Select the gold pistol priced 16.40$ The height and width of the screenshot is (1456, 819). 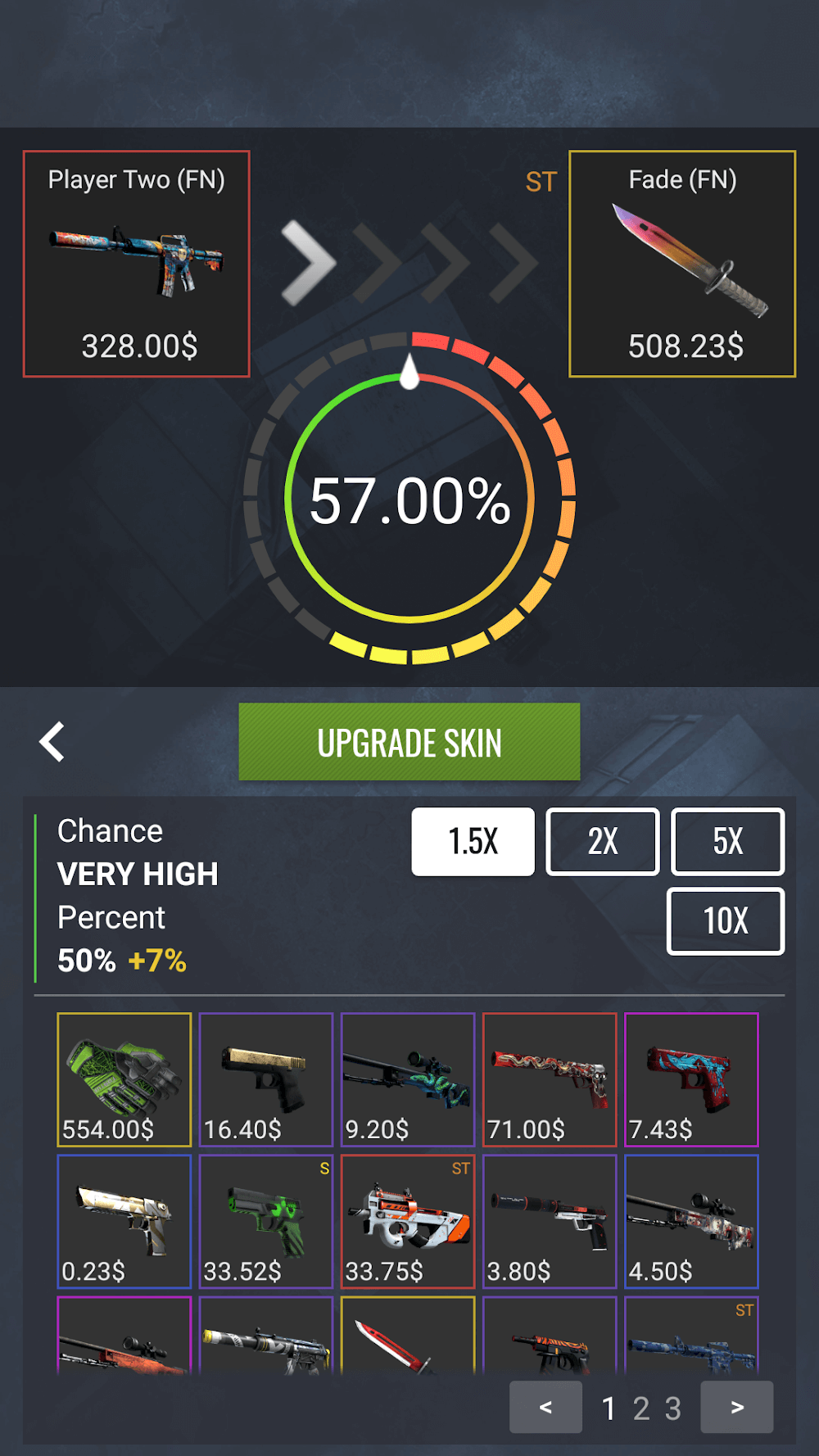(266, 1079)
